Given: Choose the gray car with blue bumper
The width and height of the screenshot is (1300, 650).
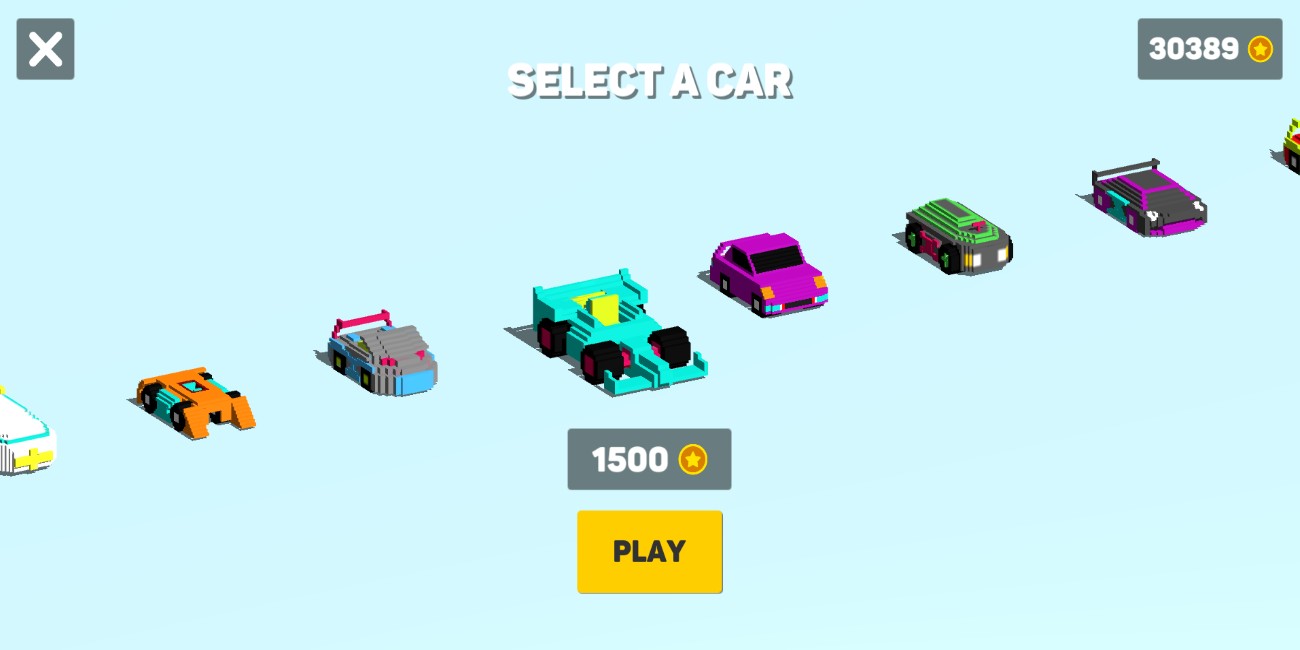Looking at the screenshot, I should 383,355.
